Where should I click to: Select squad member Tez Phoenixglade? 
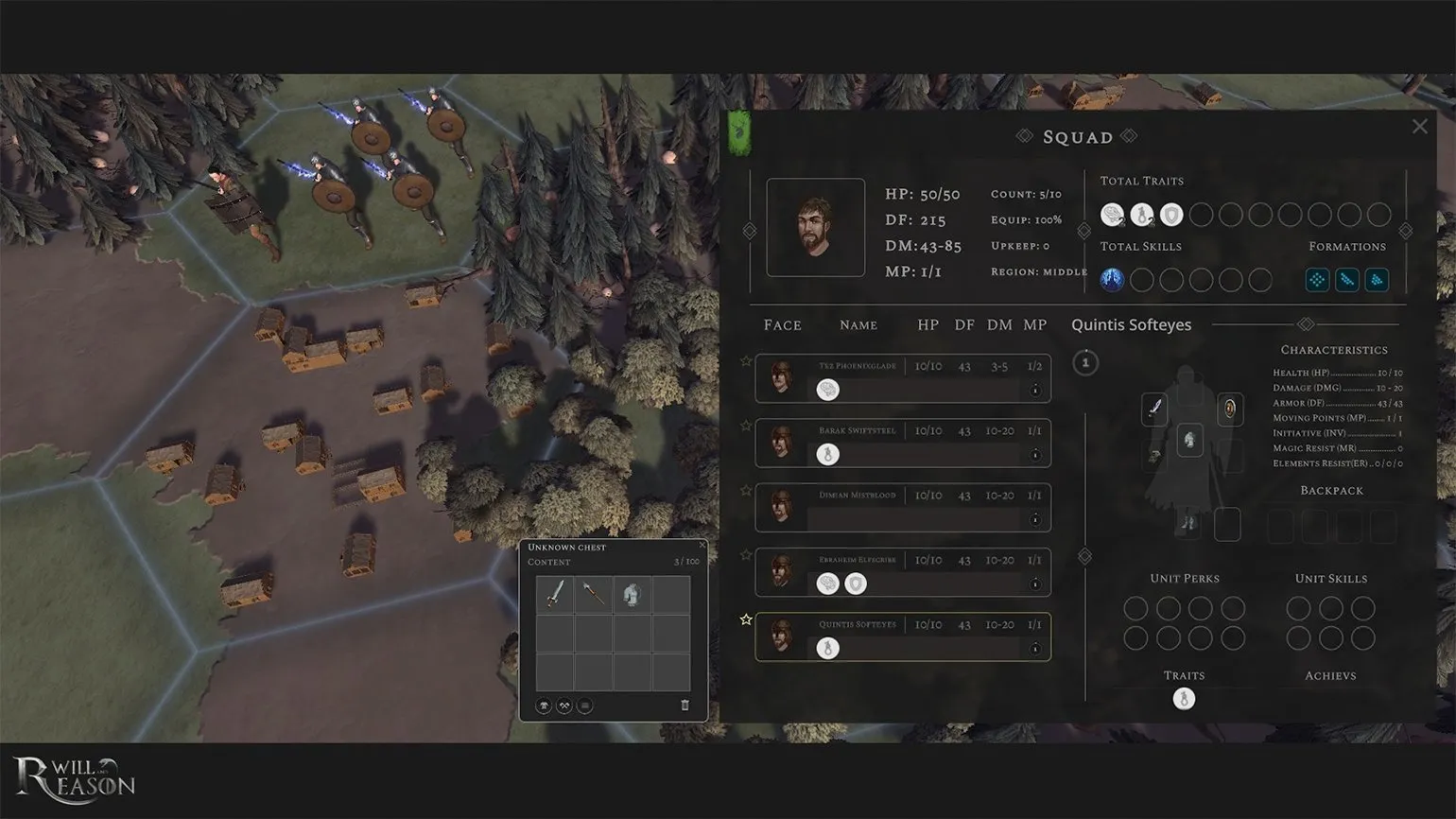pos(902,378)
